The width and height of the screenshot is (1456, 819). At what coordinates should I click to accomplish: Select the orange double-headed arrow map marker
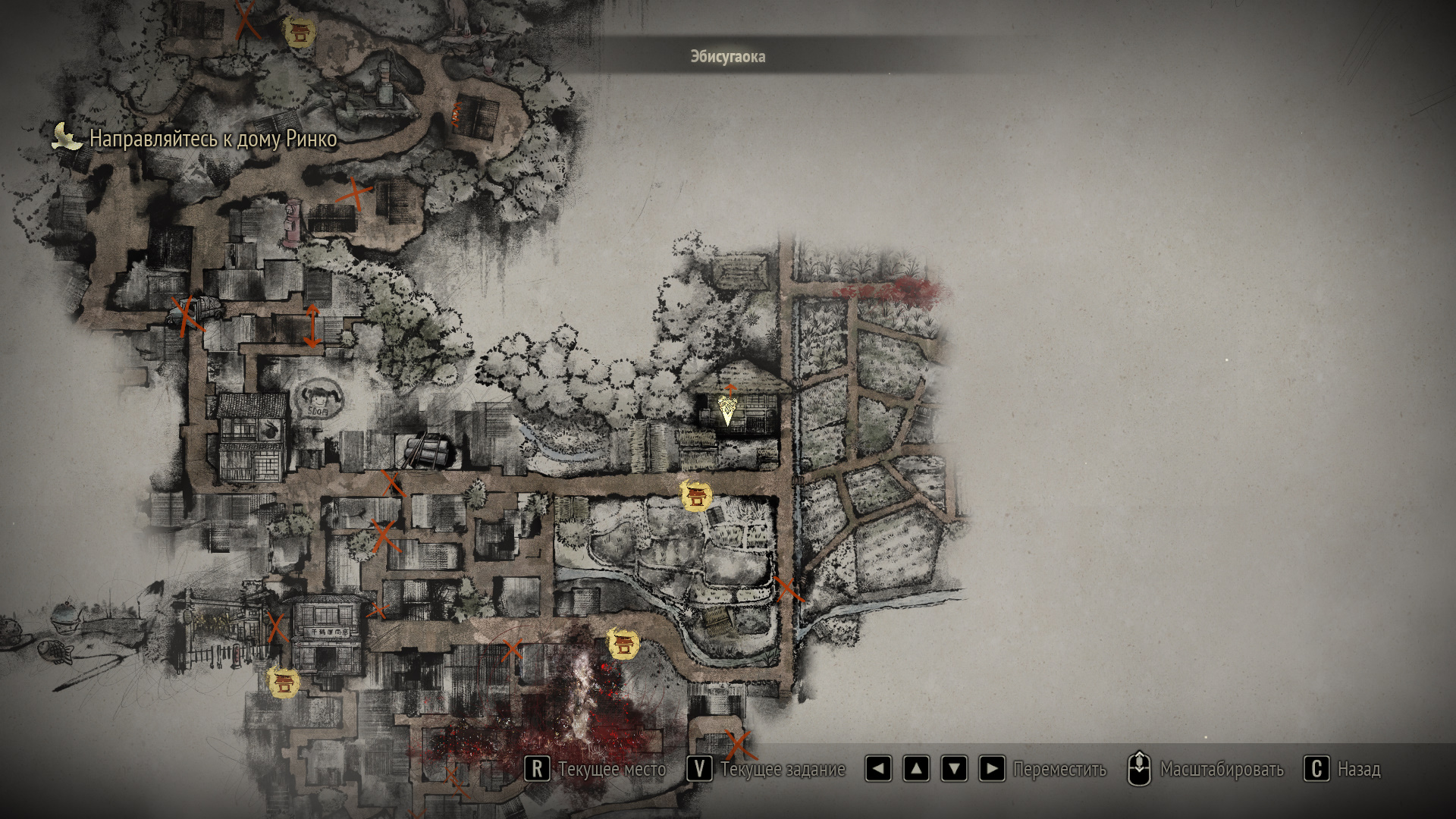312,326
